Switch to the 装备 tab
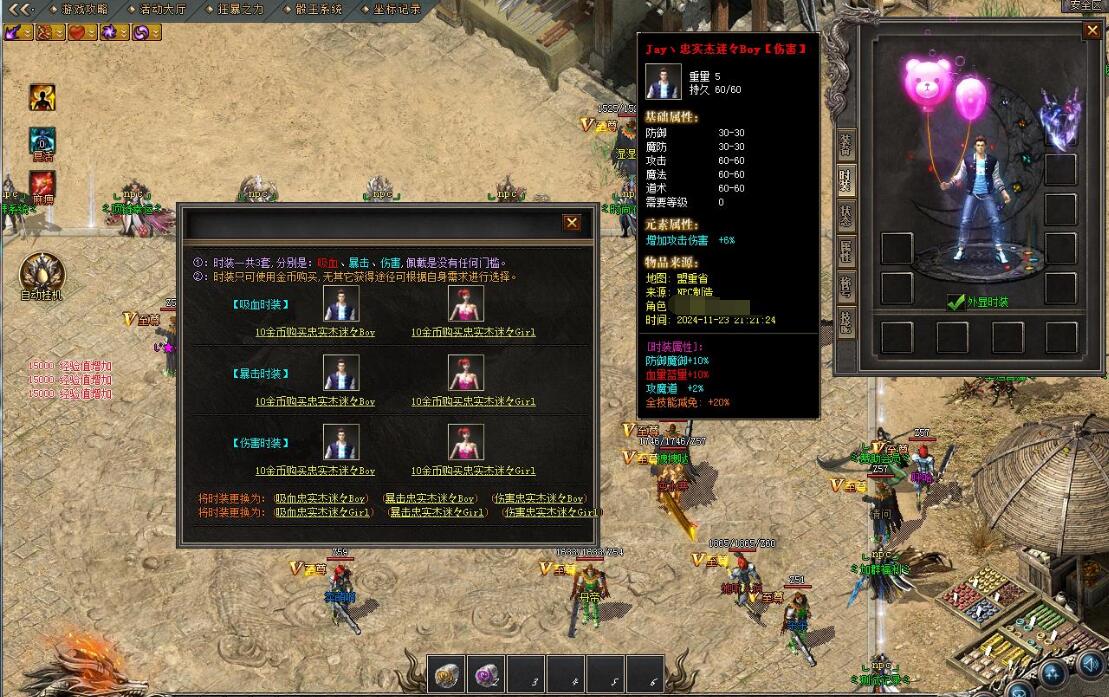Image resolution: width=1109 pixels, height=697 pixels. 846,145
